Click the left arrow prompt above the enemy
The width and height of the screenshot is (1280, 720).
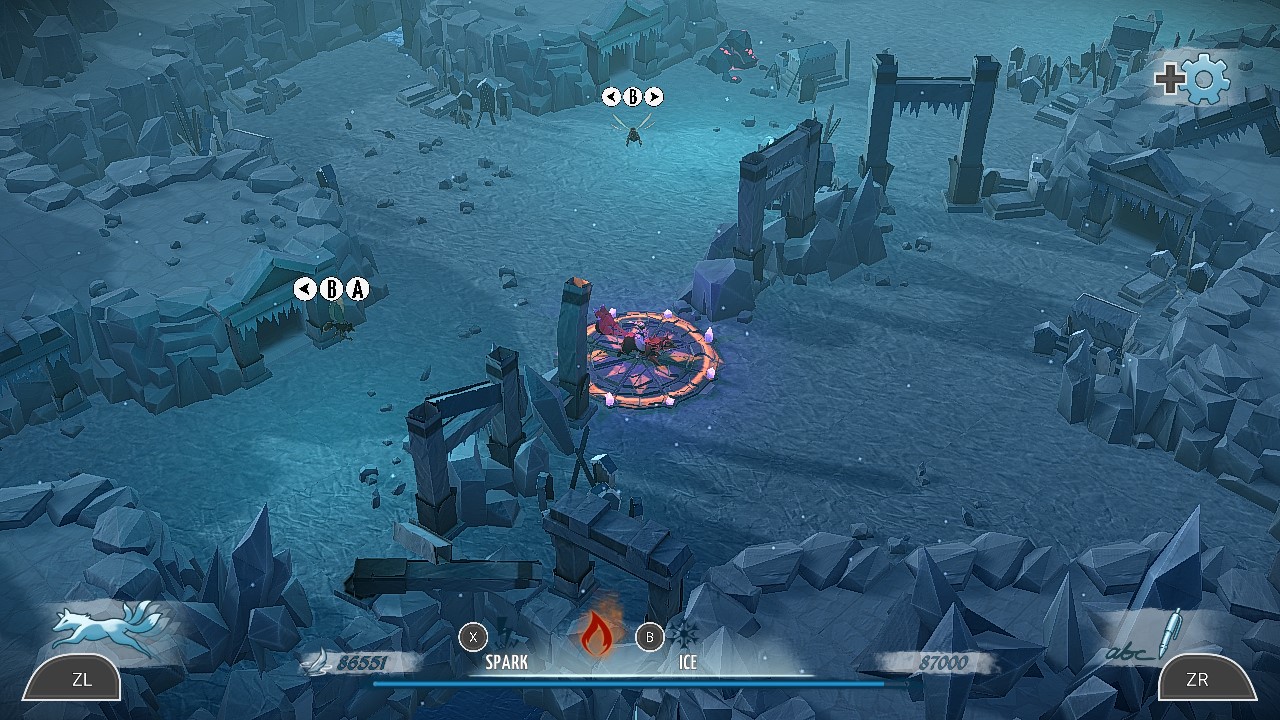[612, 97]
